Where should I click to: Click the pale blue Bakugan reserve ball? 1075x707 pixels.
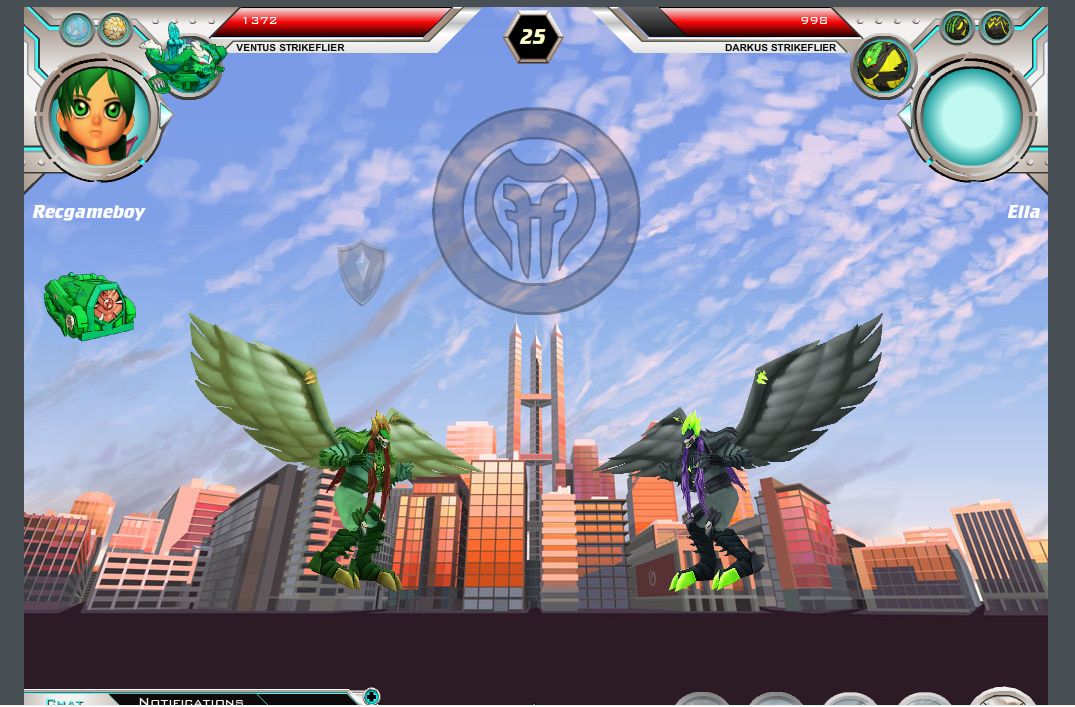click(x=77, y=29)
